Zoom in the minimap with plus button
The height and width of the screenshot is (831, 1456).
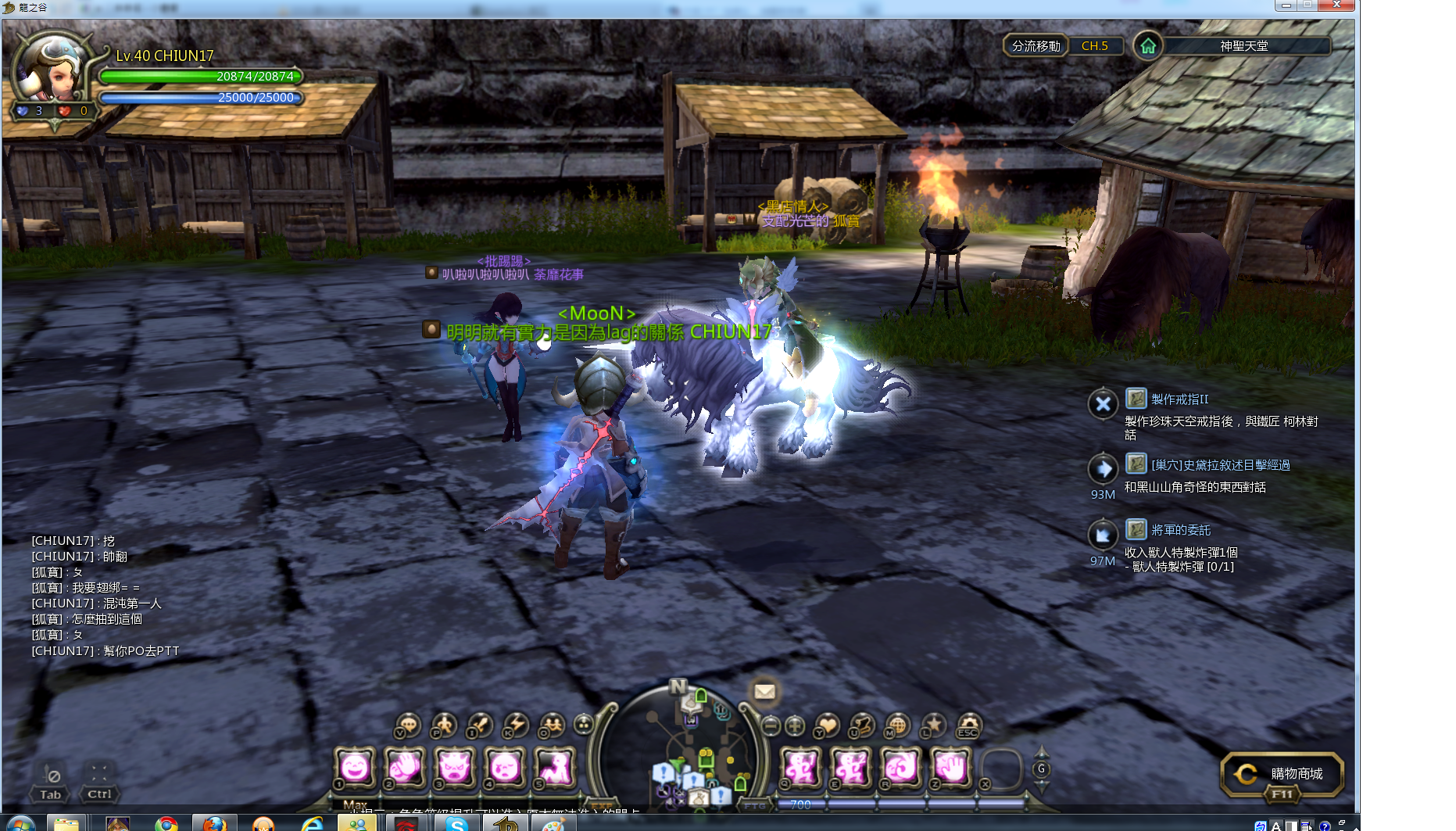(x=794, y=725)
